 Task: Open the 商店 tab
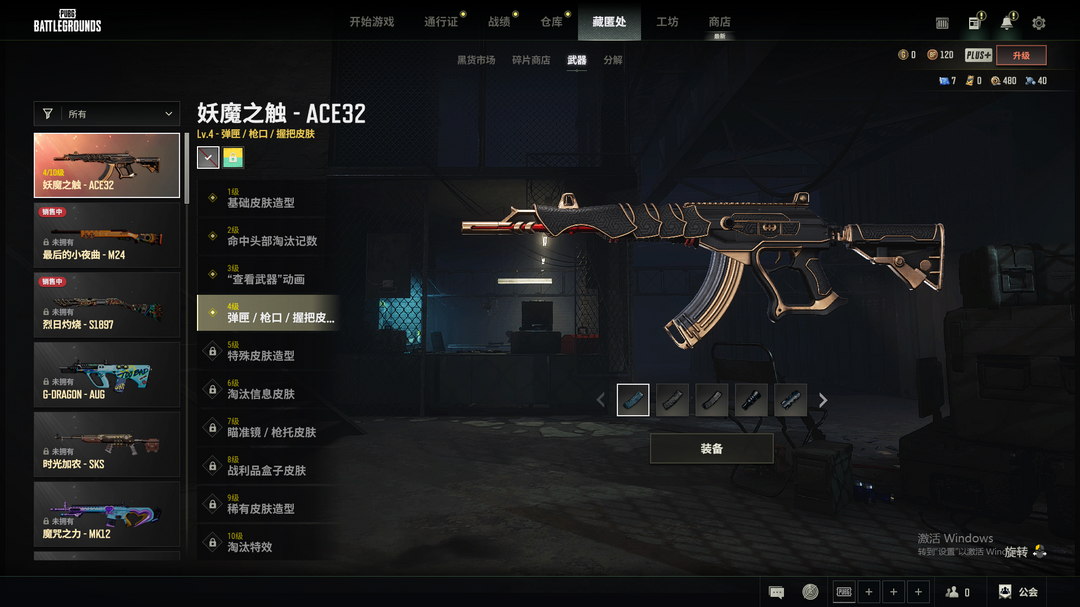point(719,22)
